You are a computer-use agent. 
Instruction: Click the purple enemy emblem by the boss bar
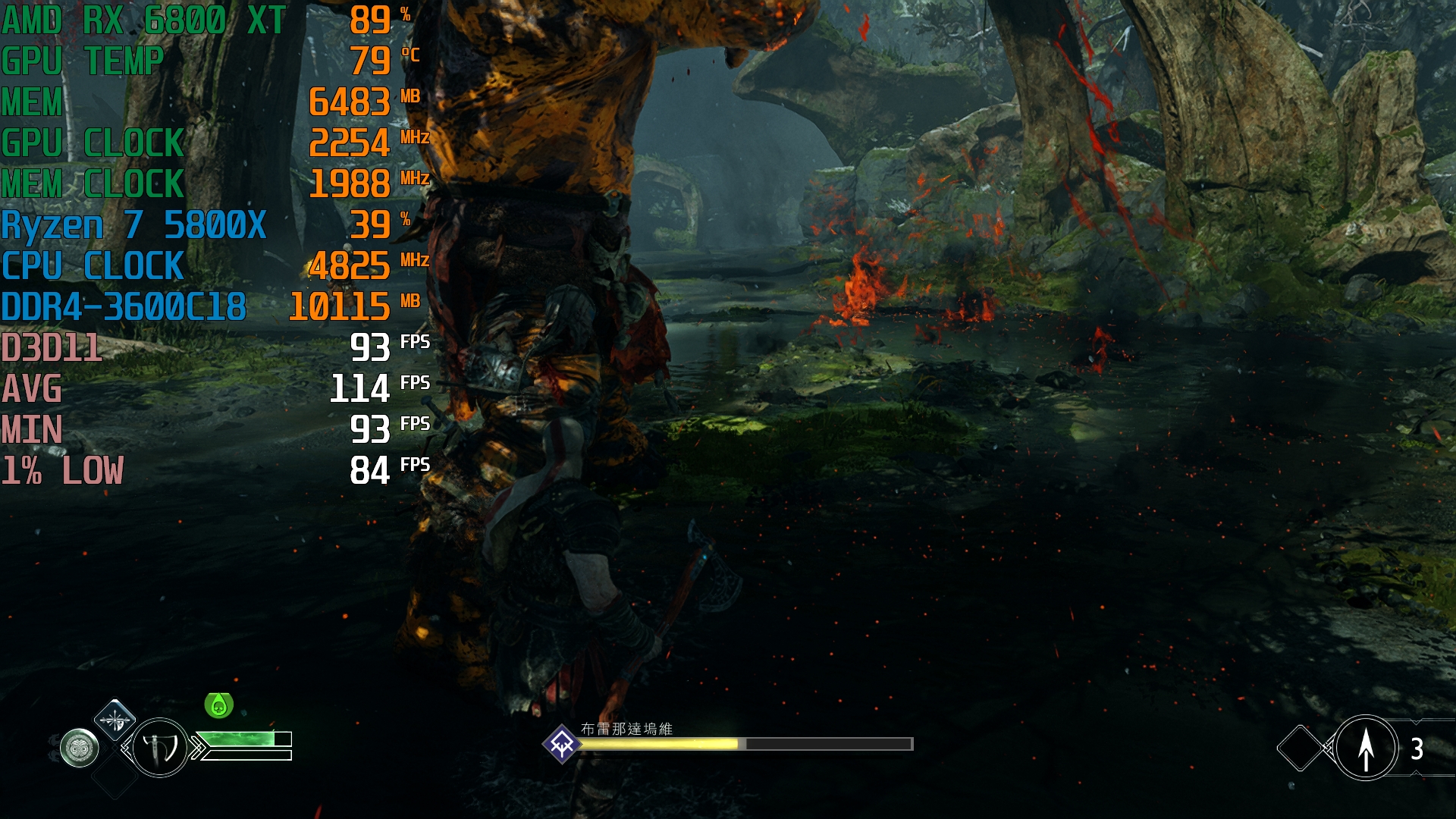(562, 744)
